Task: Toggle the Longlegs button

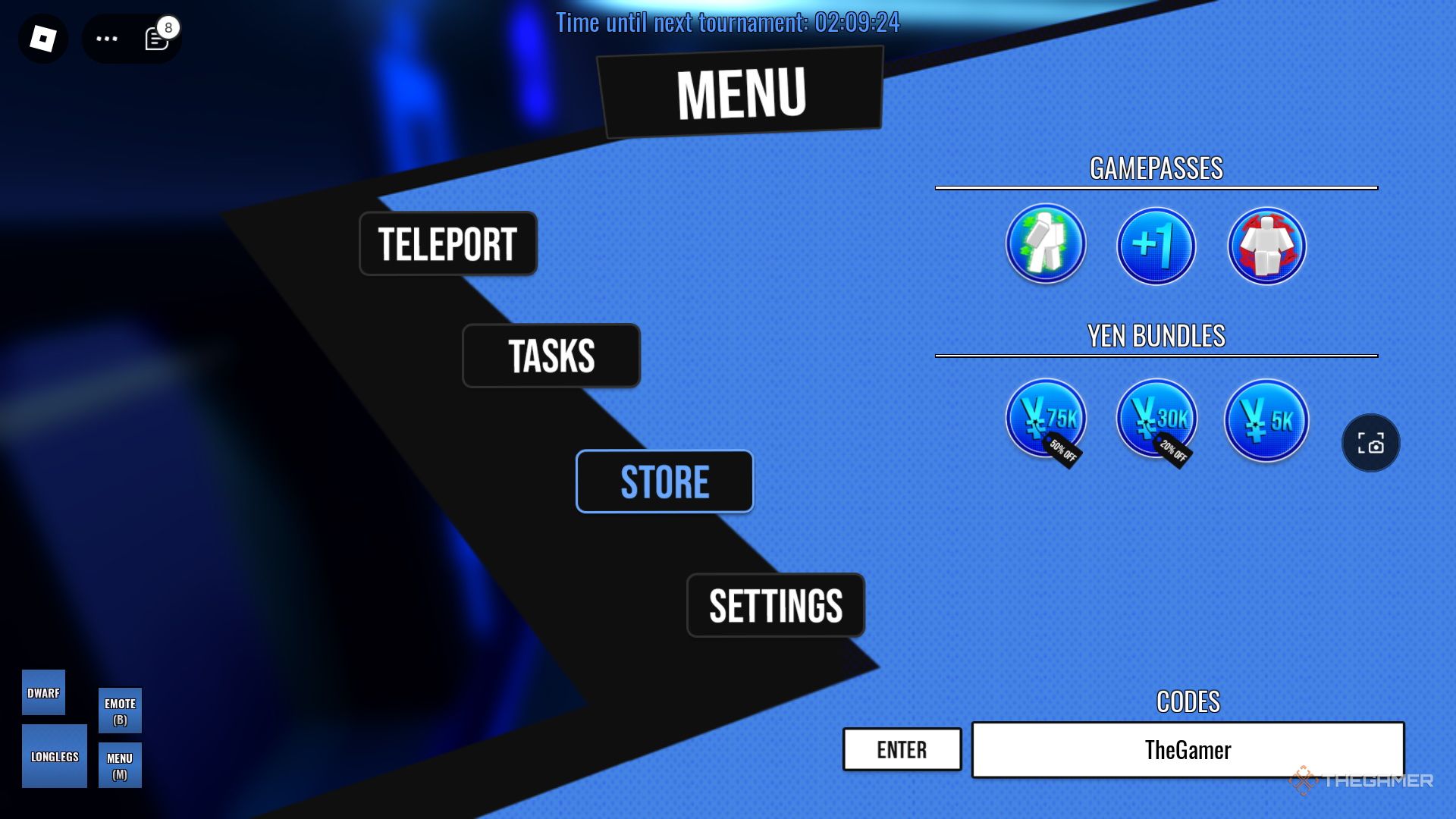Action: pyautogui.click(x=55, y=756)
